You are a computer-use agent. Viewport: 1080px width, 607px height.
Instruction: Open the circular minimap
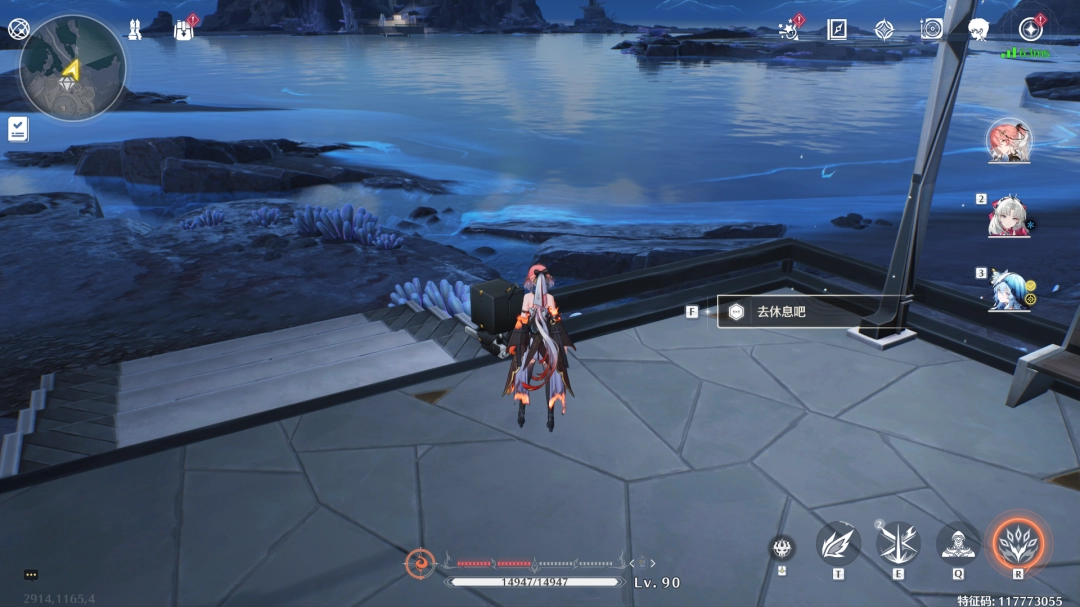72,68
